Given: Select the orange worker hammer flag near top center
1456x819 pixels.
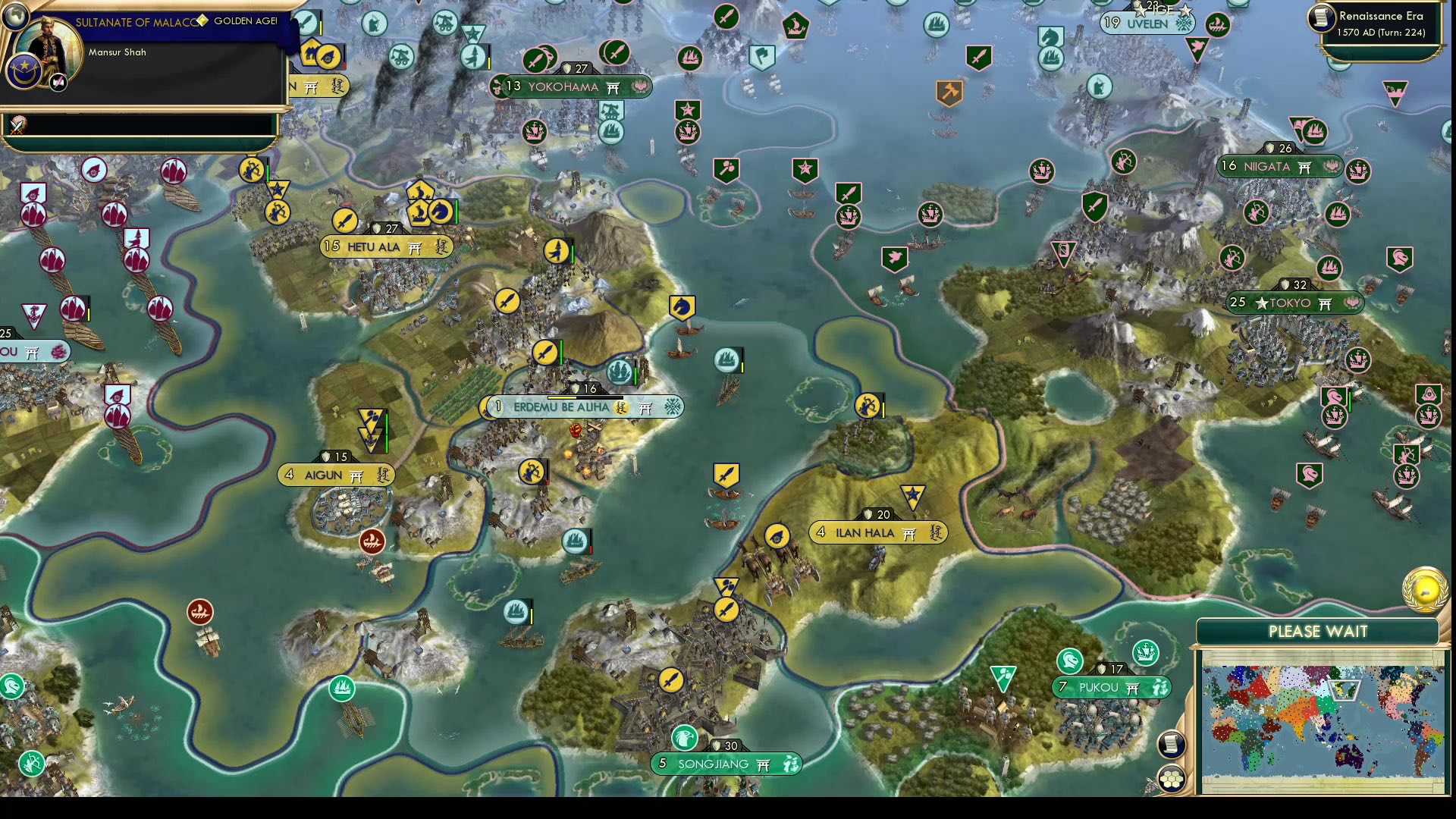Looking at the screenshot, I should click(x=948, y=93).
